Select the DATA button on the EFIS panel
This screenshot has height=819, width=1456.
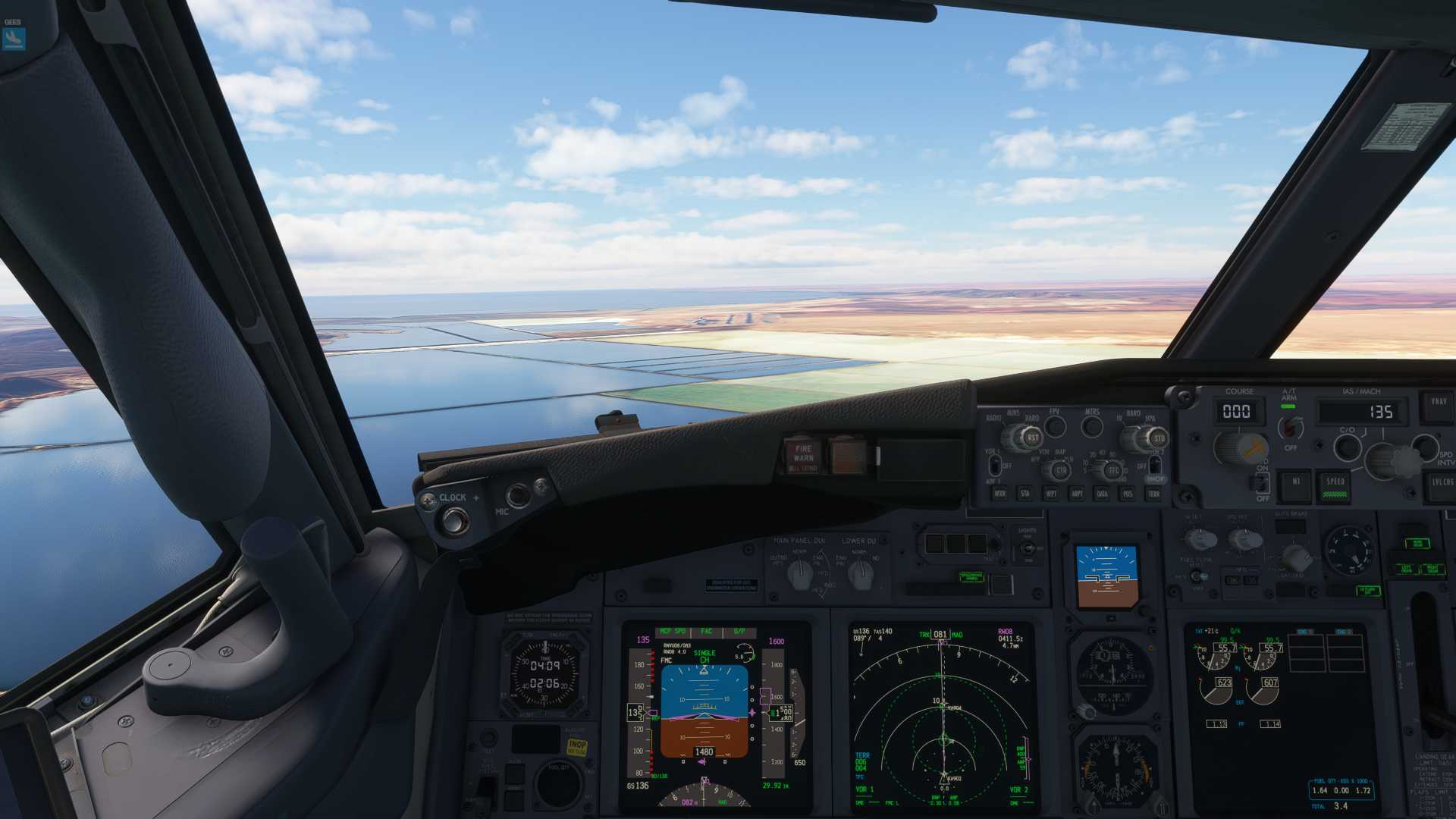pyautogui.click(x=1102, y=494)
